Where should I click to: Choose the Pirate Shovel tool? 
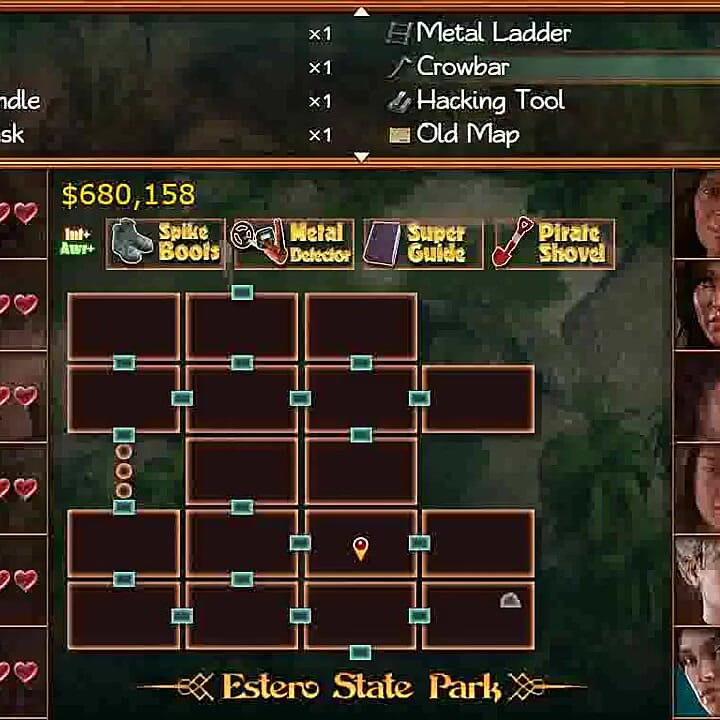coord(552,243)
